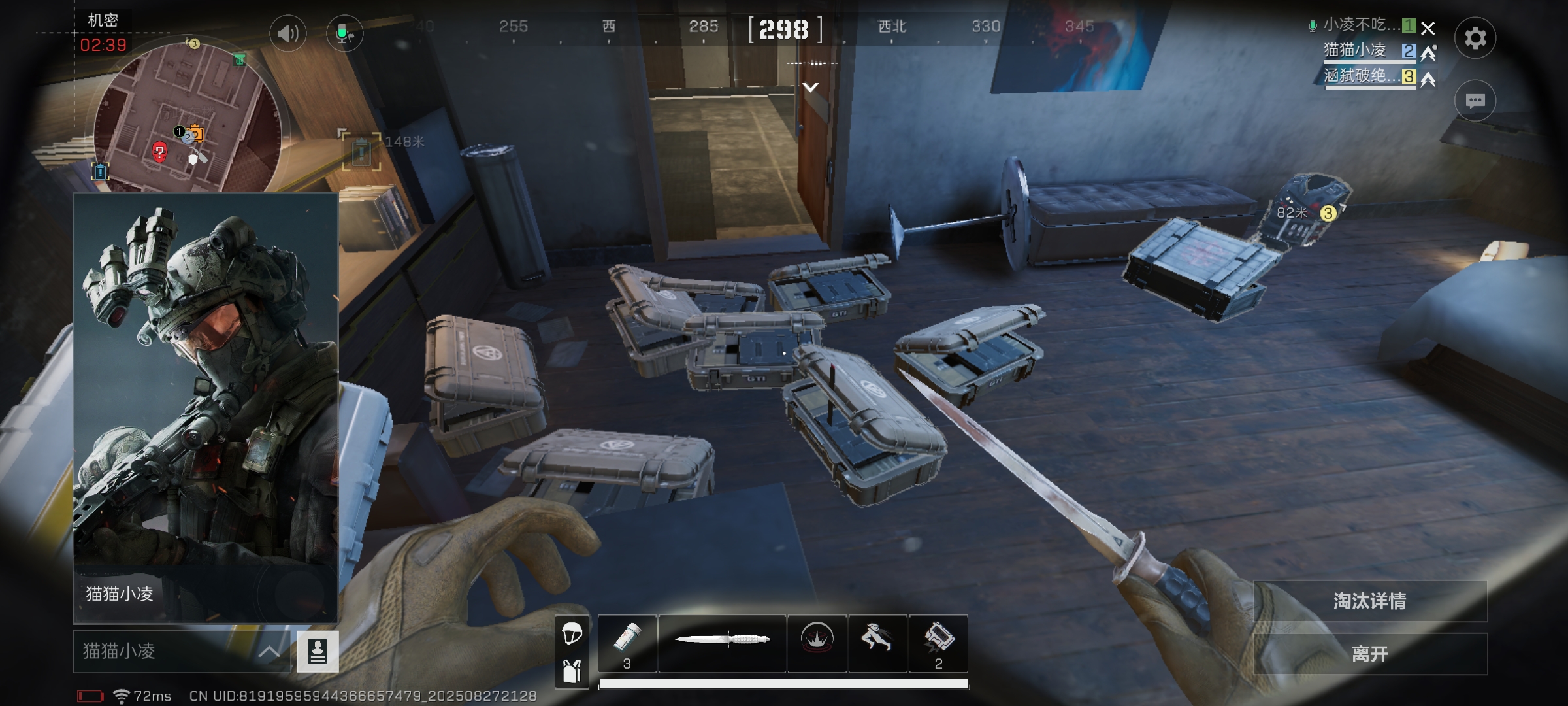Viewport: 1568px width, 706px height.
Task: Open the gear settings menu
Action: [1475, 38]
